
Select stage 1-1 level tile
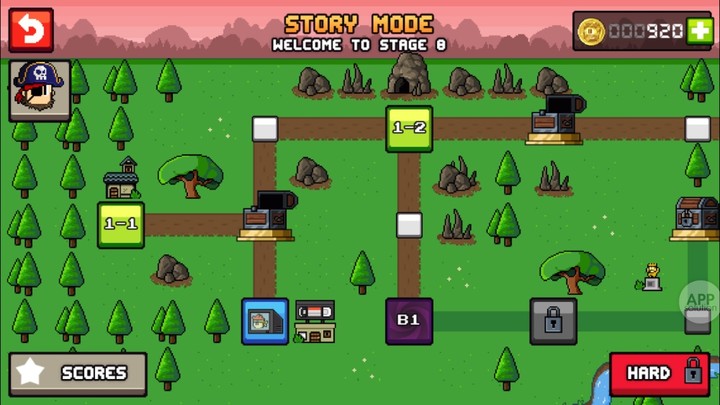121,224
